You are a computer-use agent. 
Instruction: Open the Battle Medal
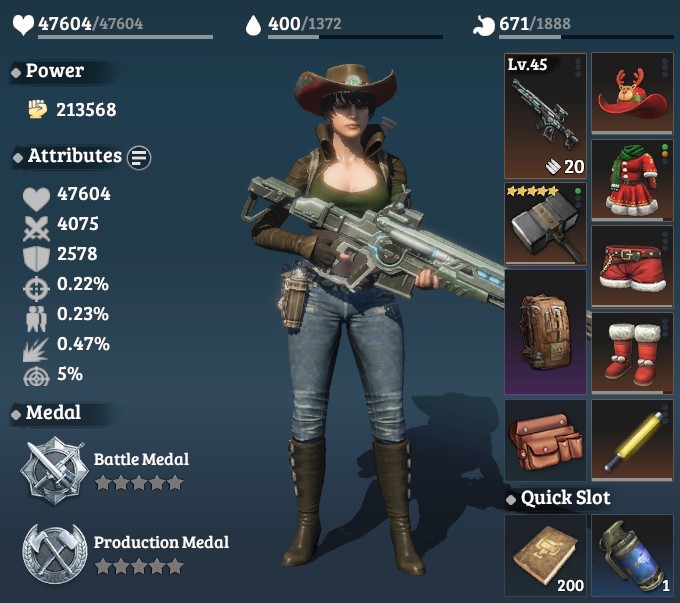56,469
